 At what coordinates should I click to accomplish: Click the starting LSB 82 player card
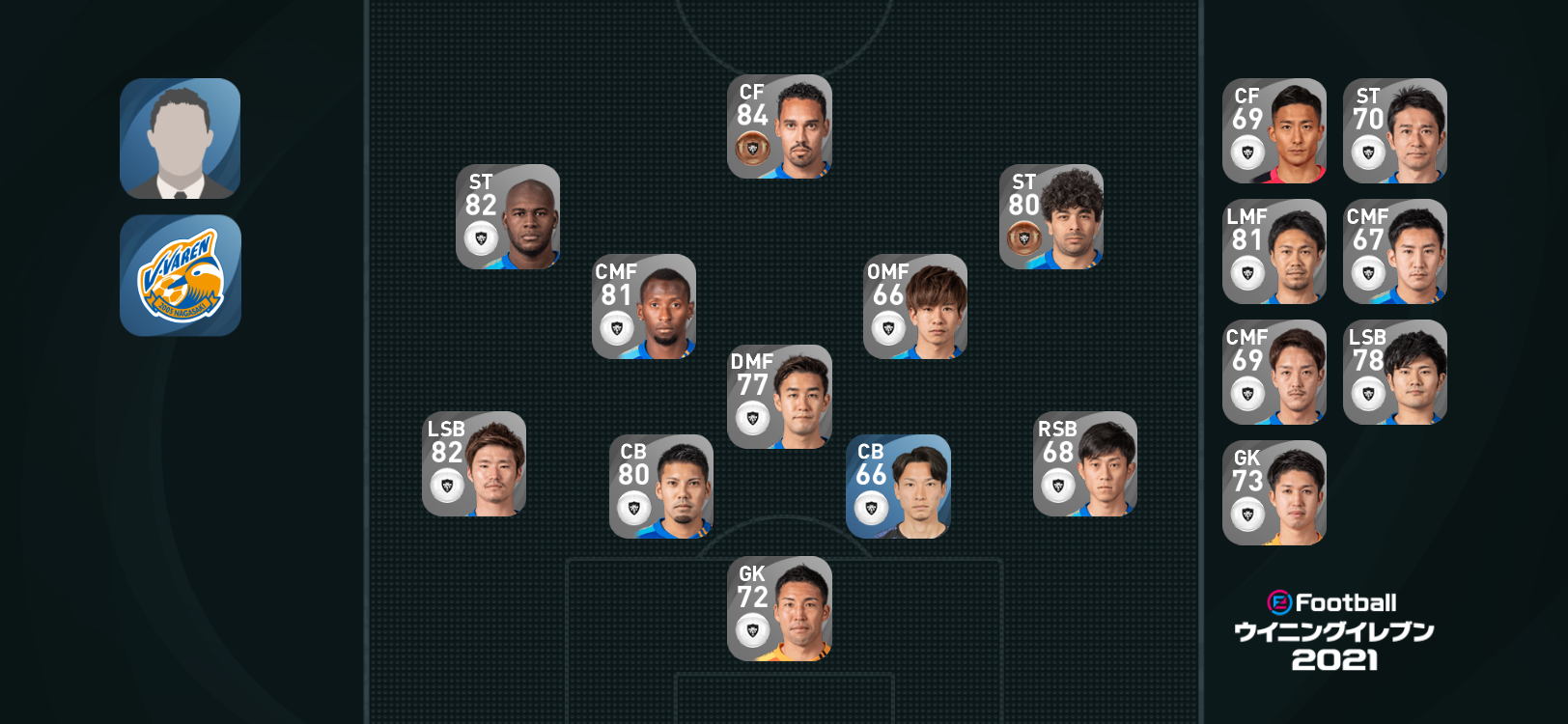point(474,463)
